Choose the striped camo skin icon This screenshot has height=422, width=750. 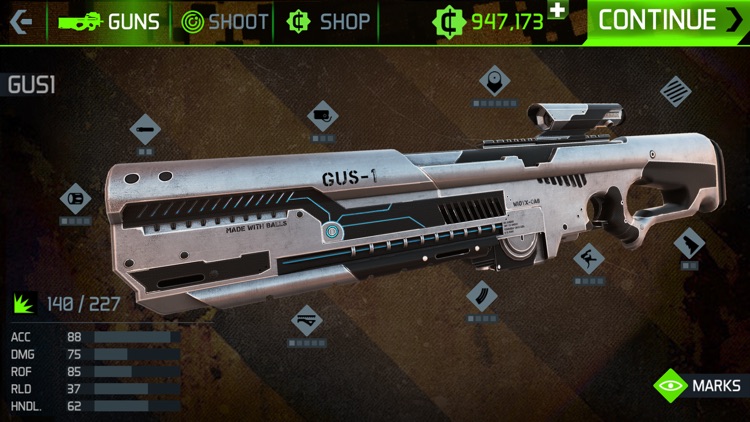[676, 91]
